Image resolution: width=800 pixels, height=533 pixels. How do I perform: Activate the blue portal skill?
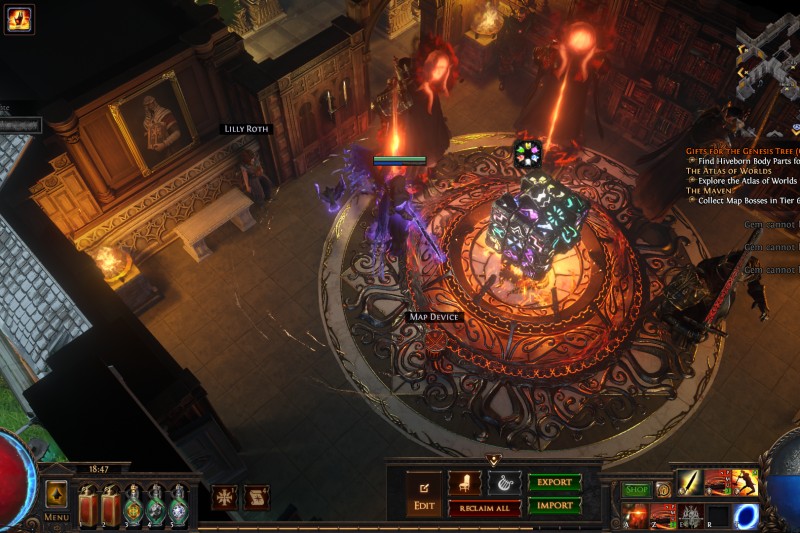click(745, 517)
